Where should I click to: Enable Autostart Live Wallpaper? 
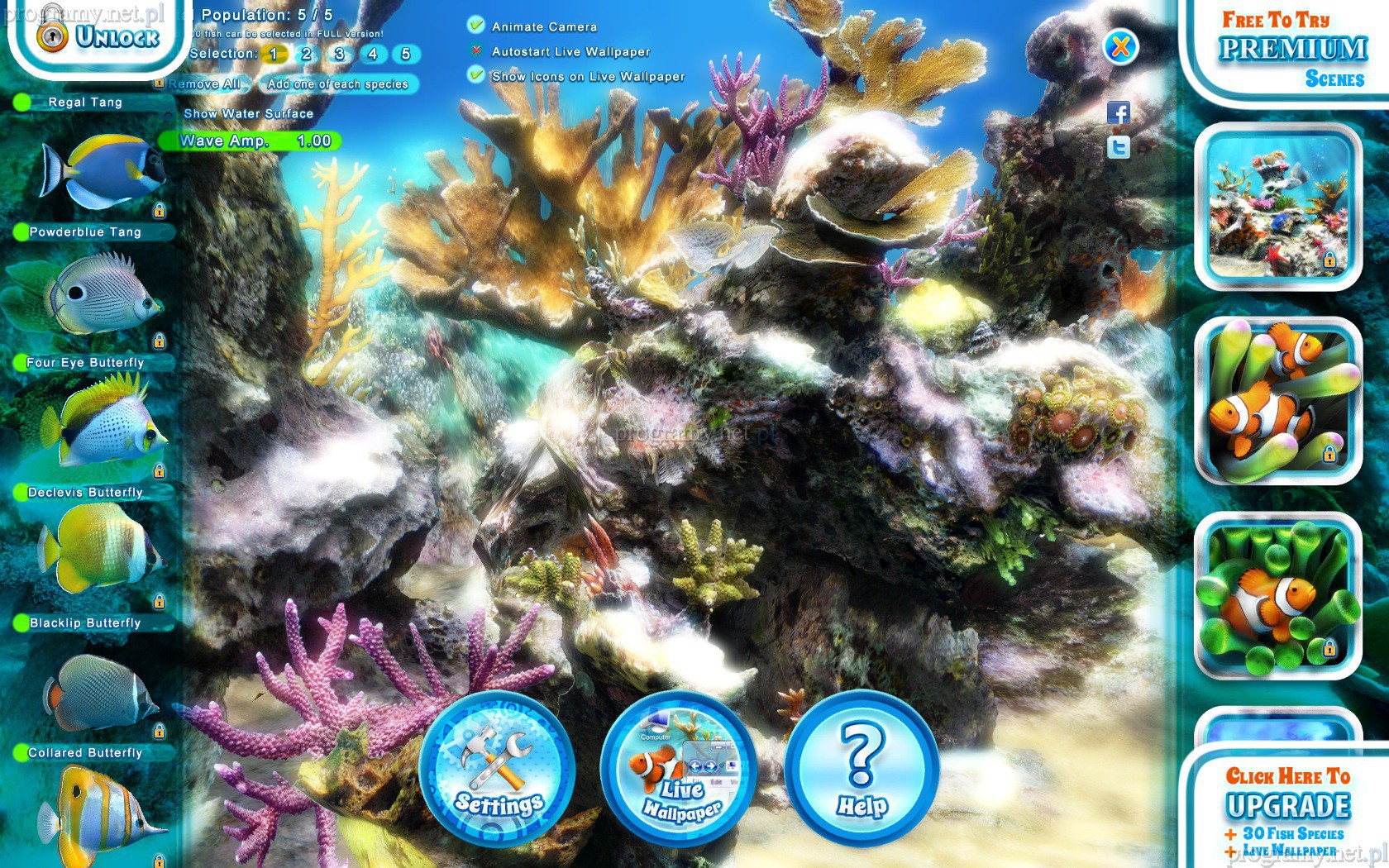(476, 50)
